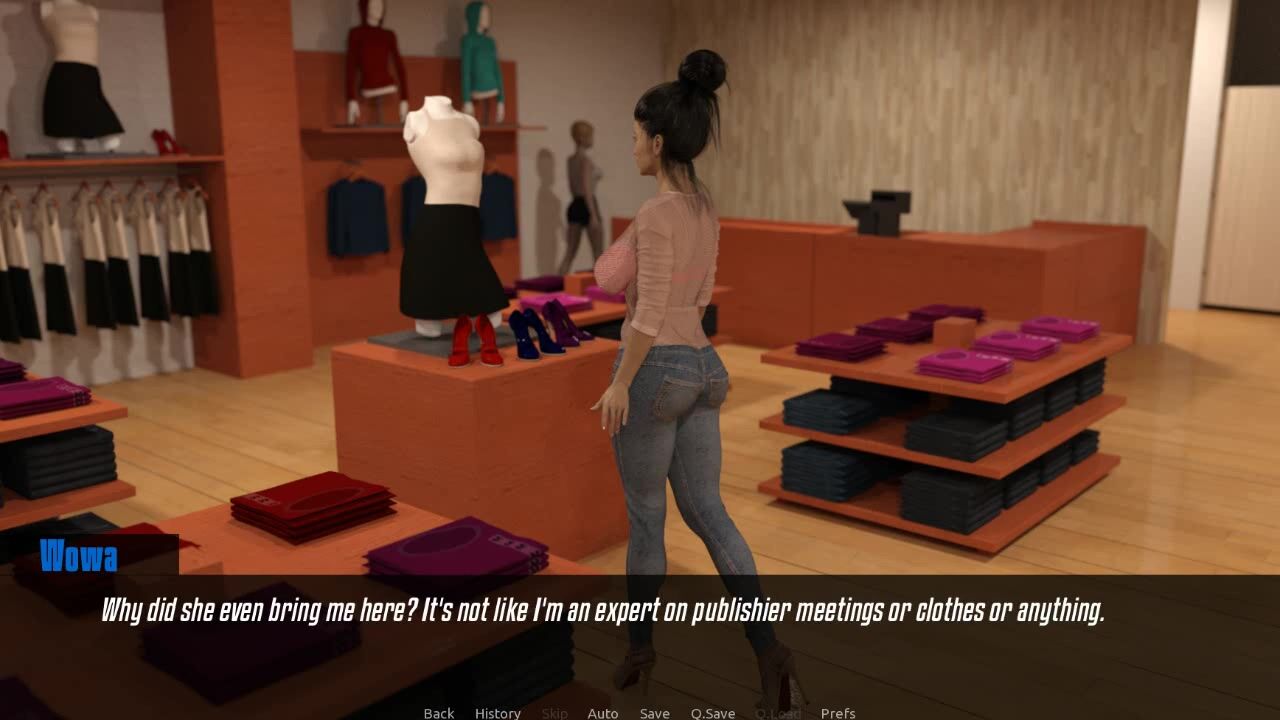
Task: Enable Auto-advance mode
Action: coord(602,713)
